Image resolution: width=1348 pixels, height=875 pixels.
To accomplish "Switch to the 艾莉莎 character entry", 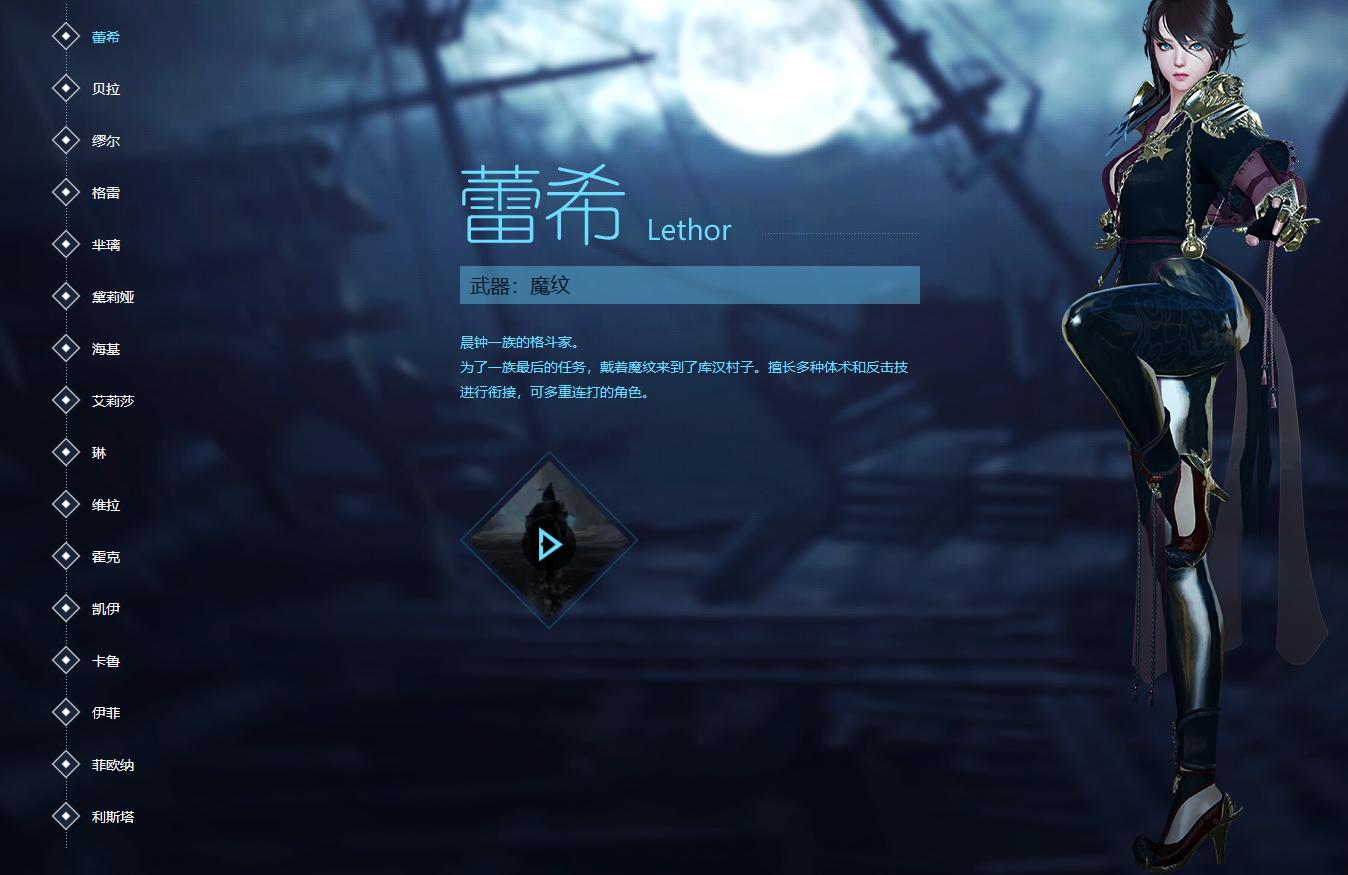I will [112, 400].
